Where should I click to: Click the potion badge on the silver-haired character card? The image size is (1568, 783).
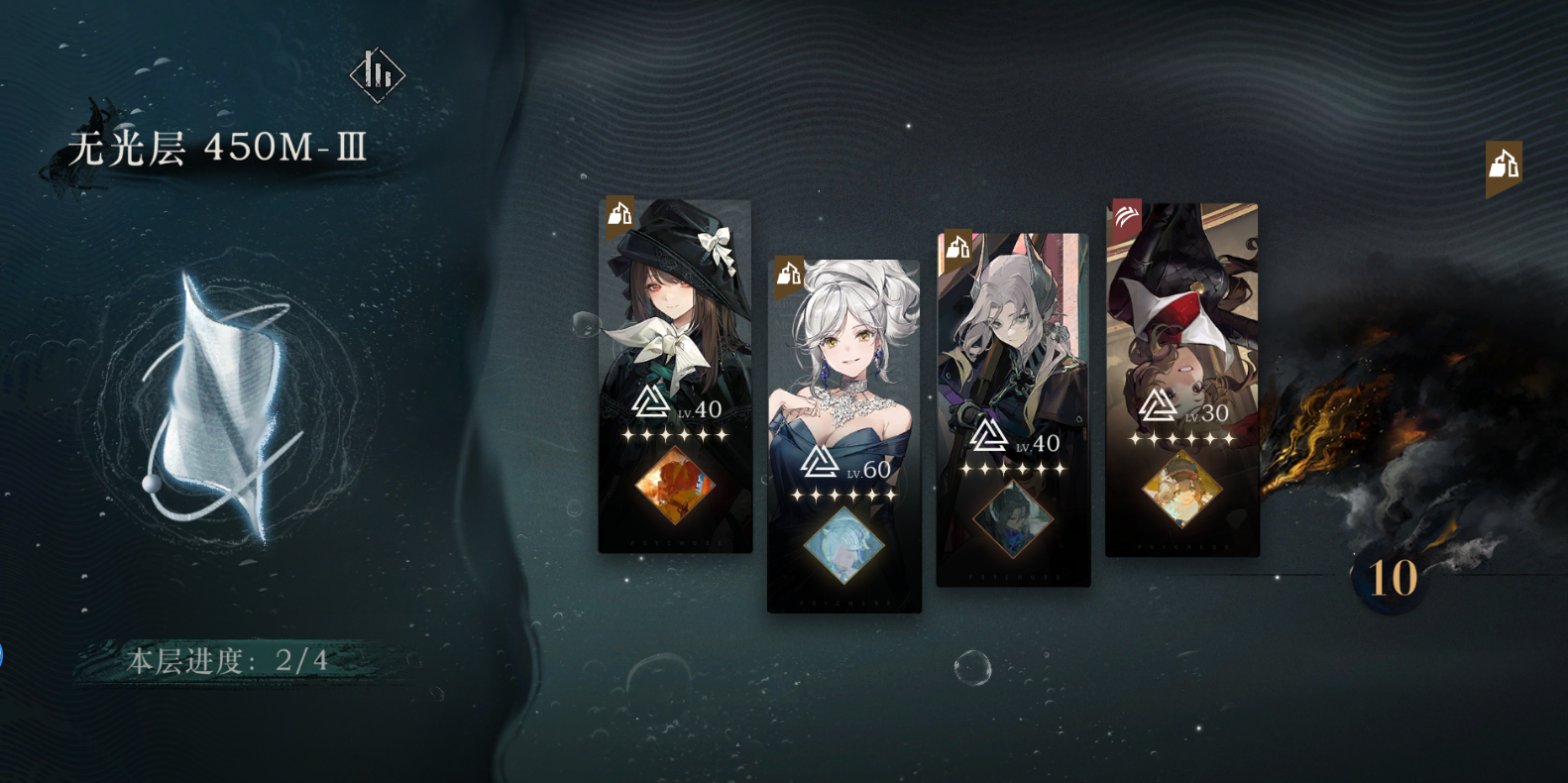point(956,248)
